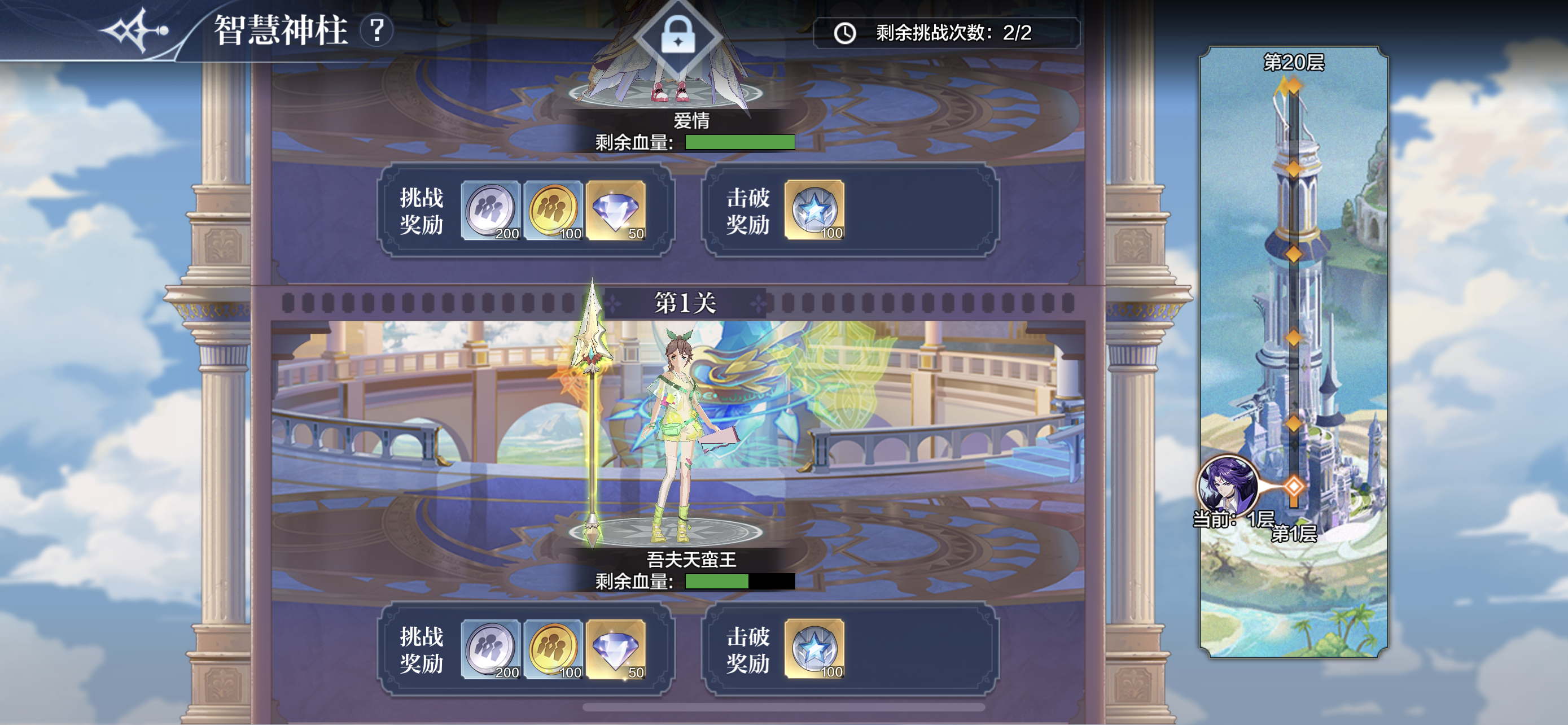Screen dimensions: 1568x725
Task: Challenge the 第1关 boss 吾夫天蛮王
Action: click(676, 438)
